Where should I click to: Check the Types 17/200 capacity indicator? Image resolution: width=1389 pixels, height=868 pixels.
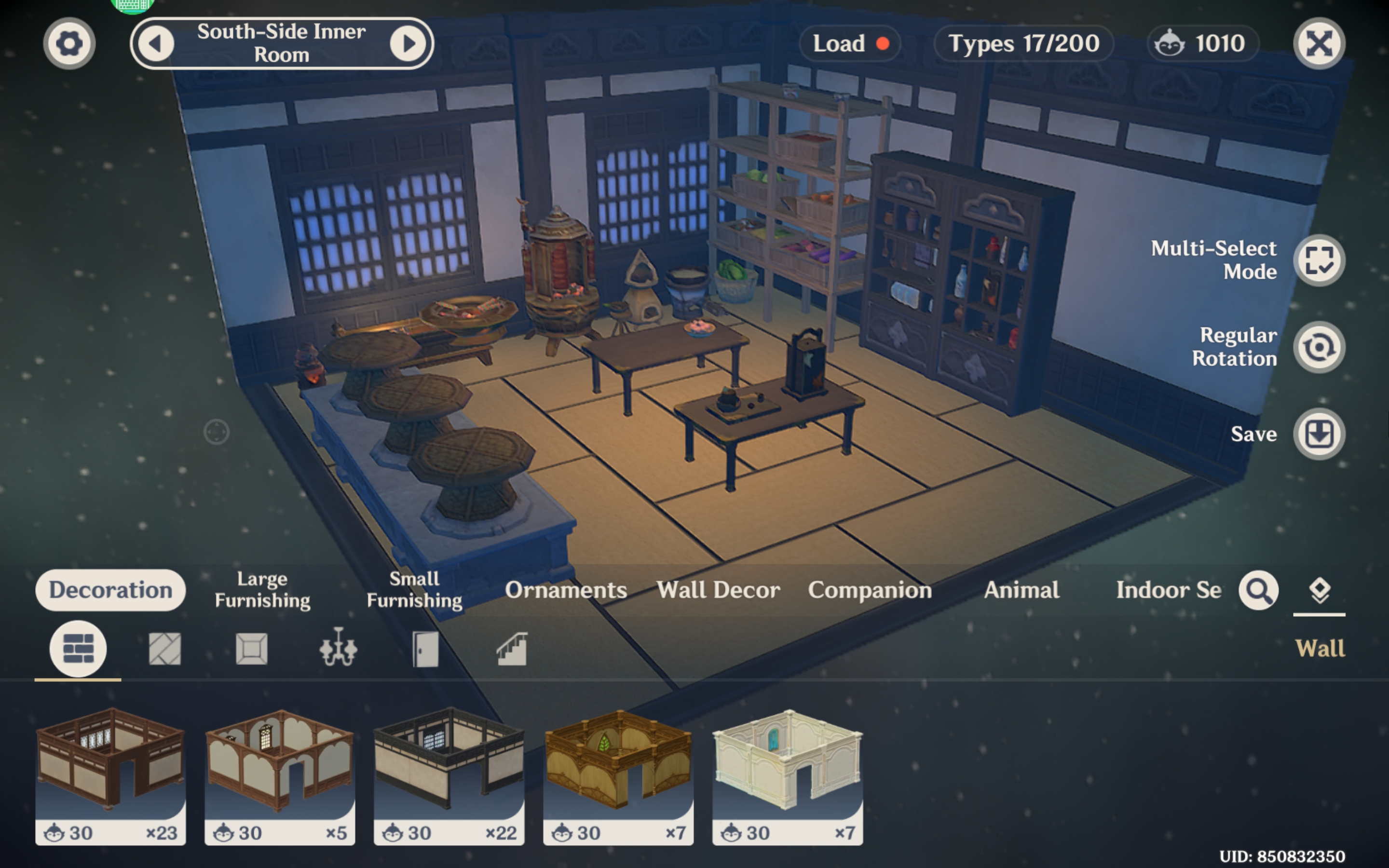point(1023,43)
